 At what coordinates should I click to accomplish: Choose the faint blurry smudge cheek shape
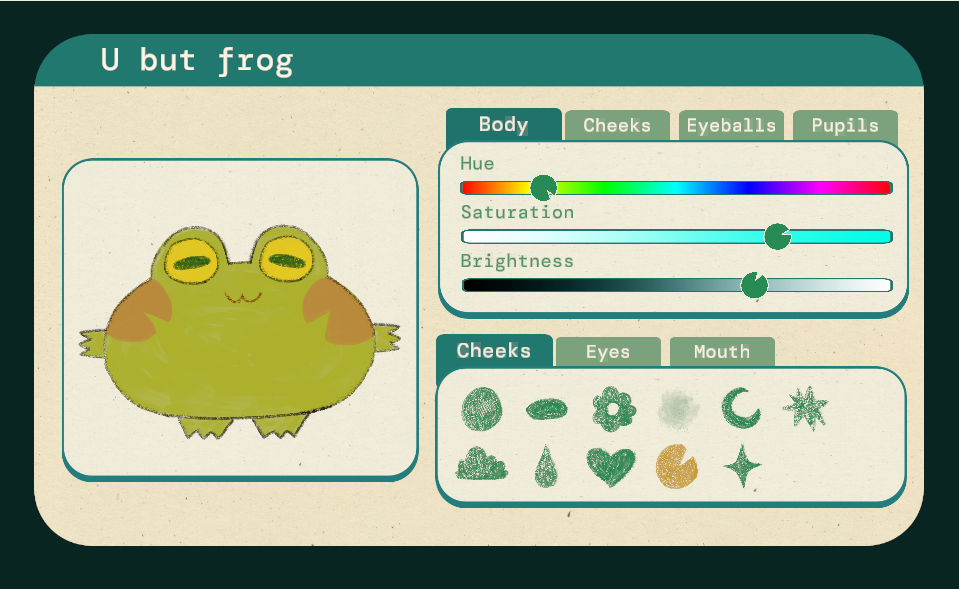pos(678,408)
